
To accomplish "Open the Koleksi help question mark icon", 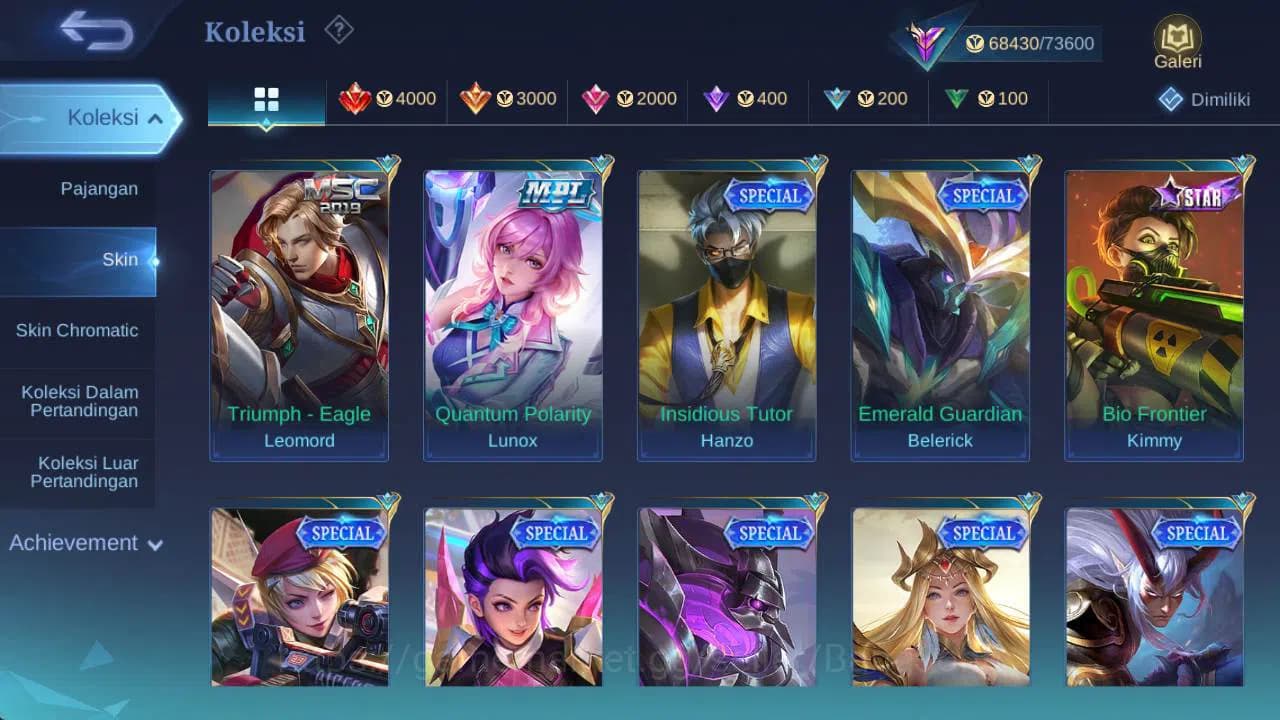I will click(337, 30).
